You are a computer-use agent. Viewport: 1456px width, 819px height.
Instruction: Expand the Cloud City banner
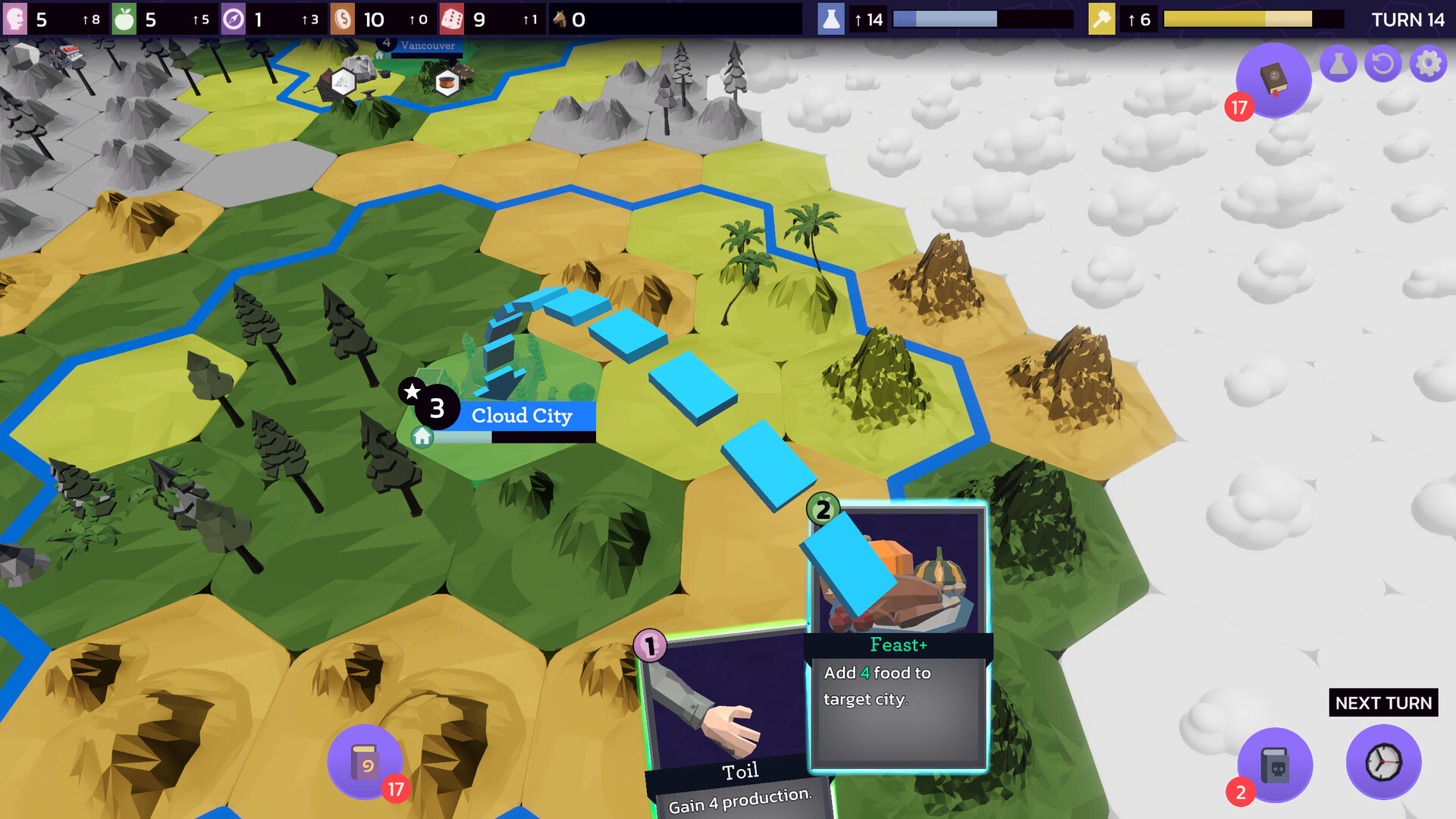point(523,416)
